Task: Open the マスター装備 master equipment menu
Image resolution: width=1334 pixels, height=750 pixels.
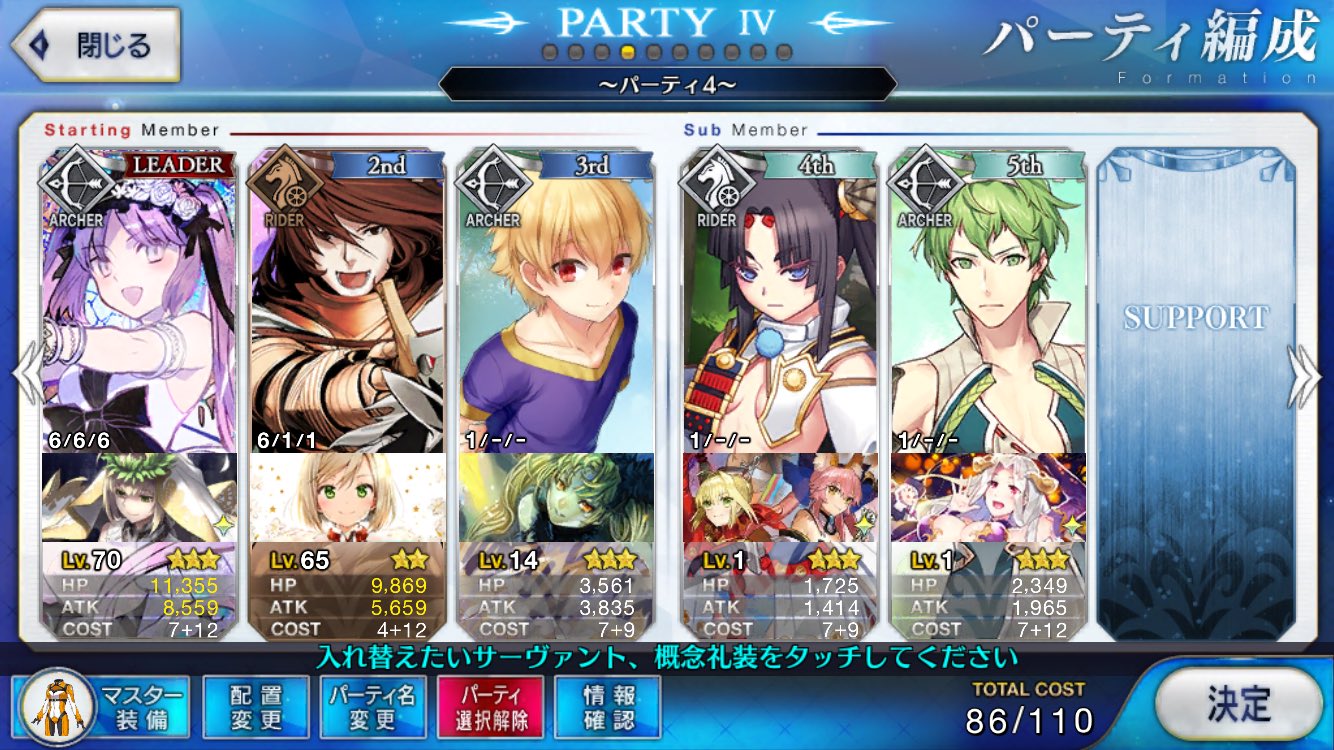Action: tap(102, 706)
